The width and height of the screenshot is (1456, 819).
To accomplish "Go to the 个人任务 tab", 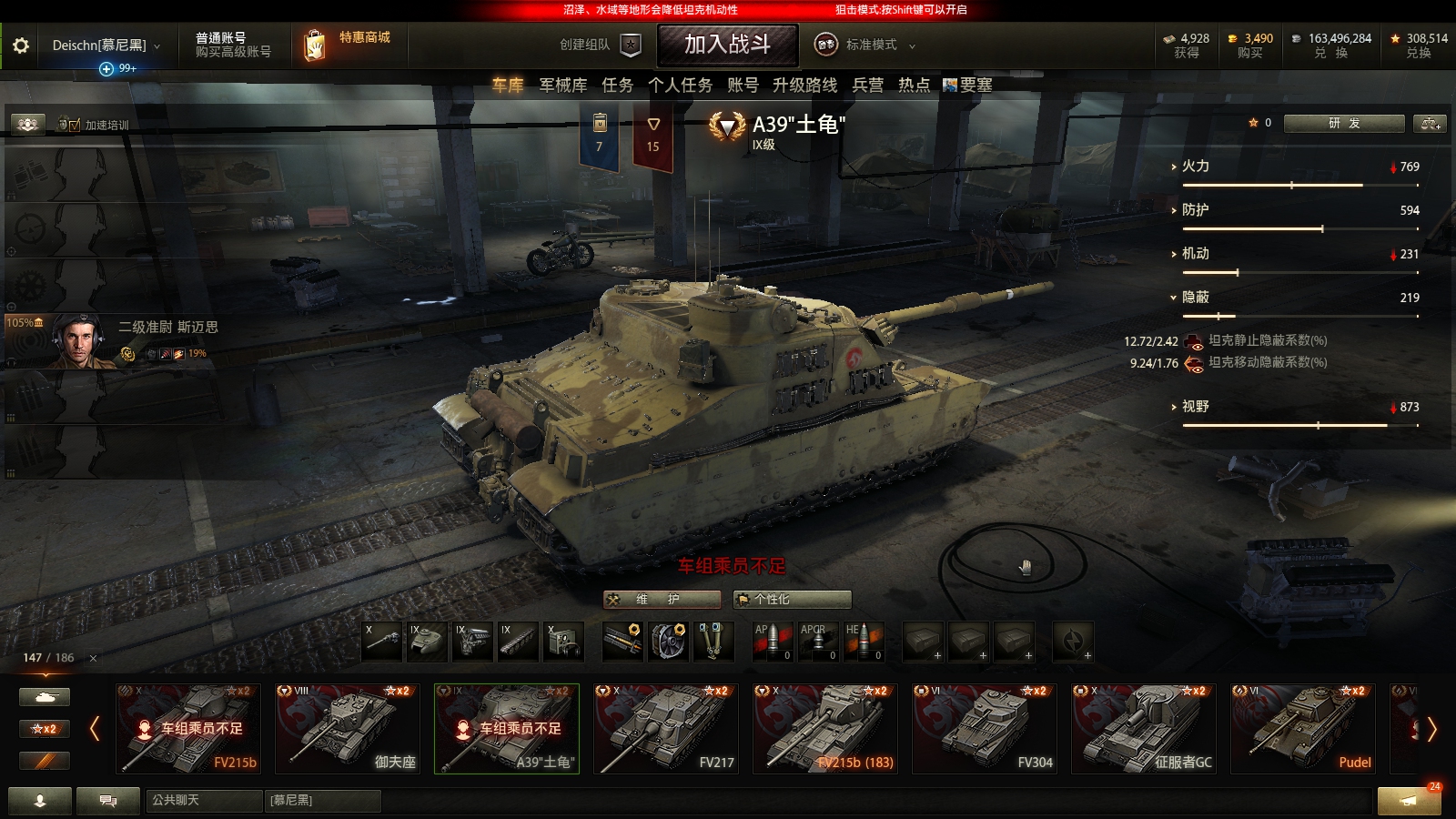I will (x=680, y=85).
